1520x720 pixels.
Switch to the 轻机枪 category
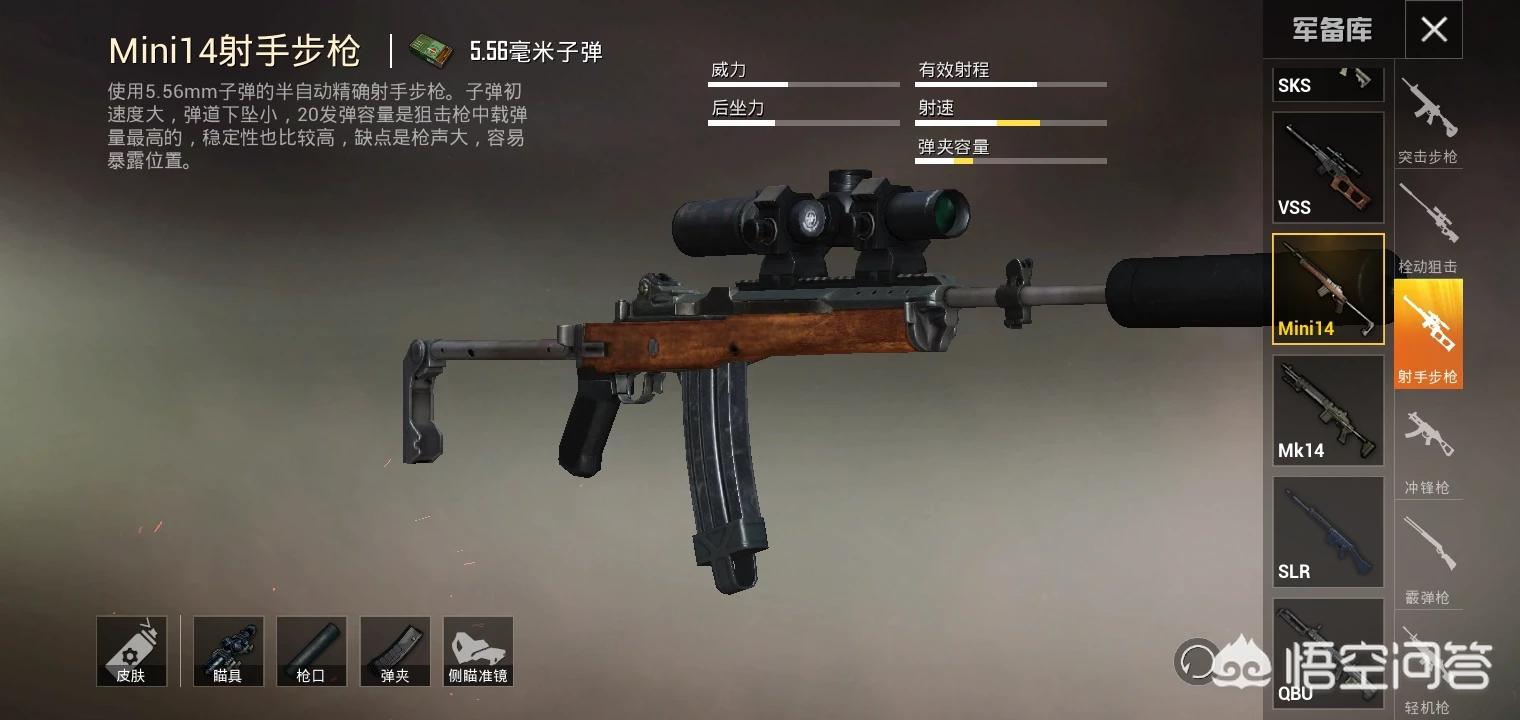coord(1428,670)
